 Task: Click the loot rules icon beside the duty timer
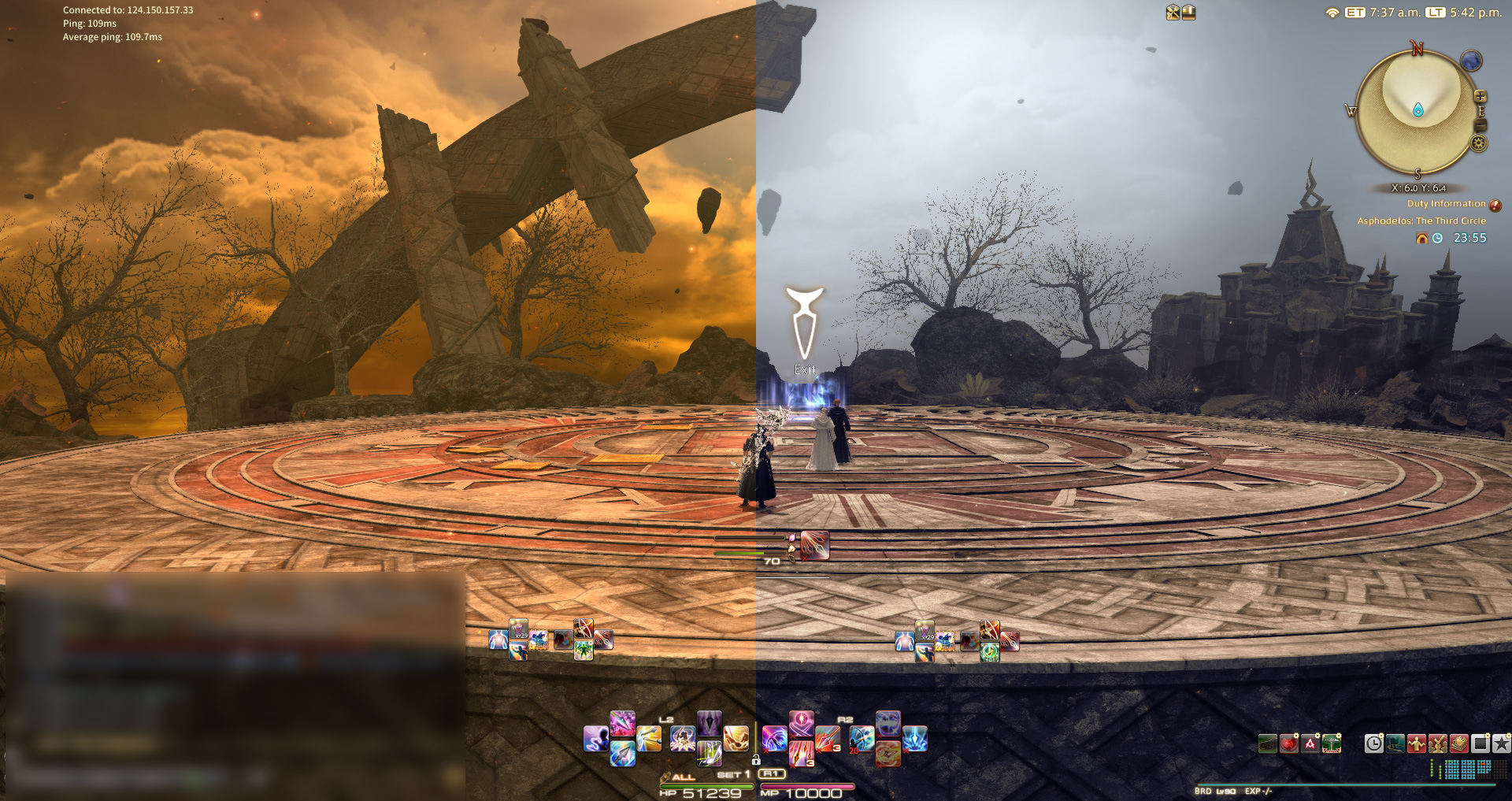(x=1423, y=238)
